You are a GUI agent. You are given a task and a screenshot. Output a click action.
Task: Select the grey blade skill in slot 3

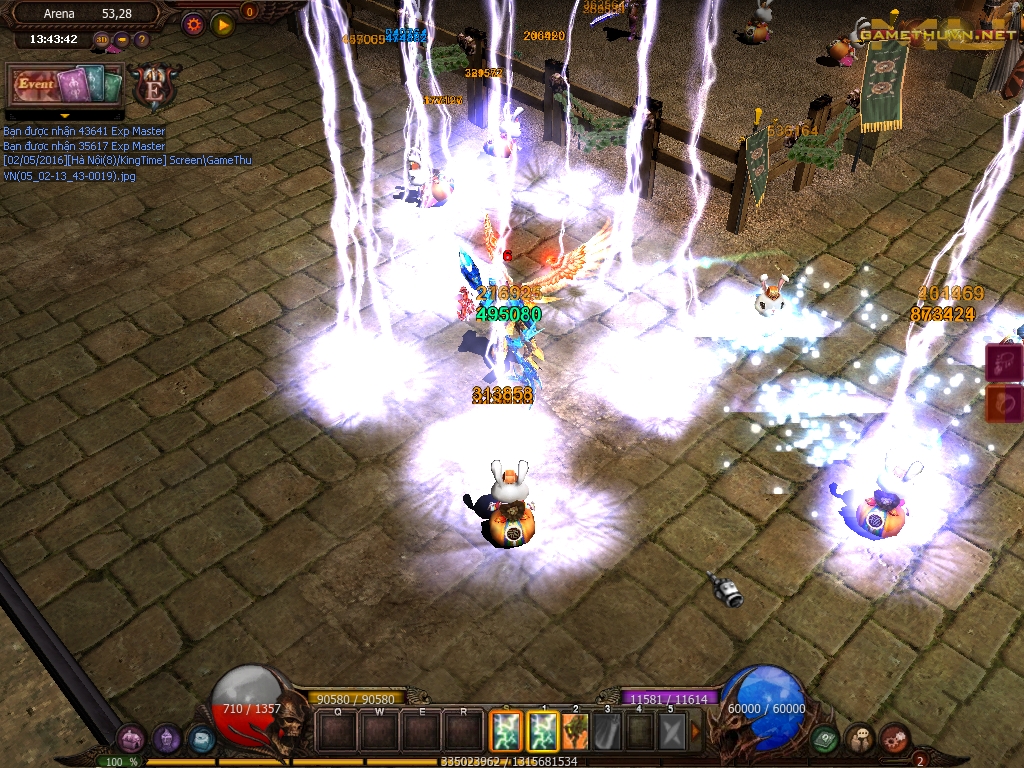pos(608,731)
